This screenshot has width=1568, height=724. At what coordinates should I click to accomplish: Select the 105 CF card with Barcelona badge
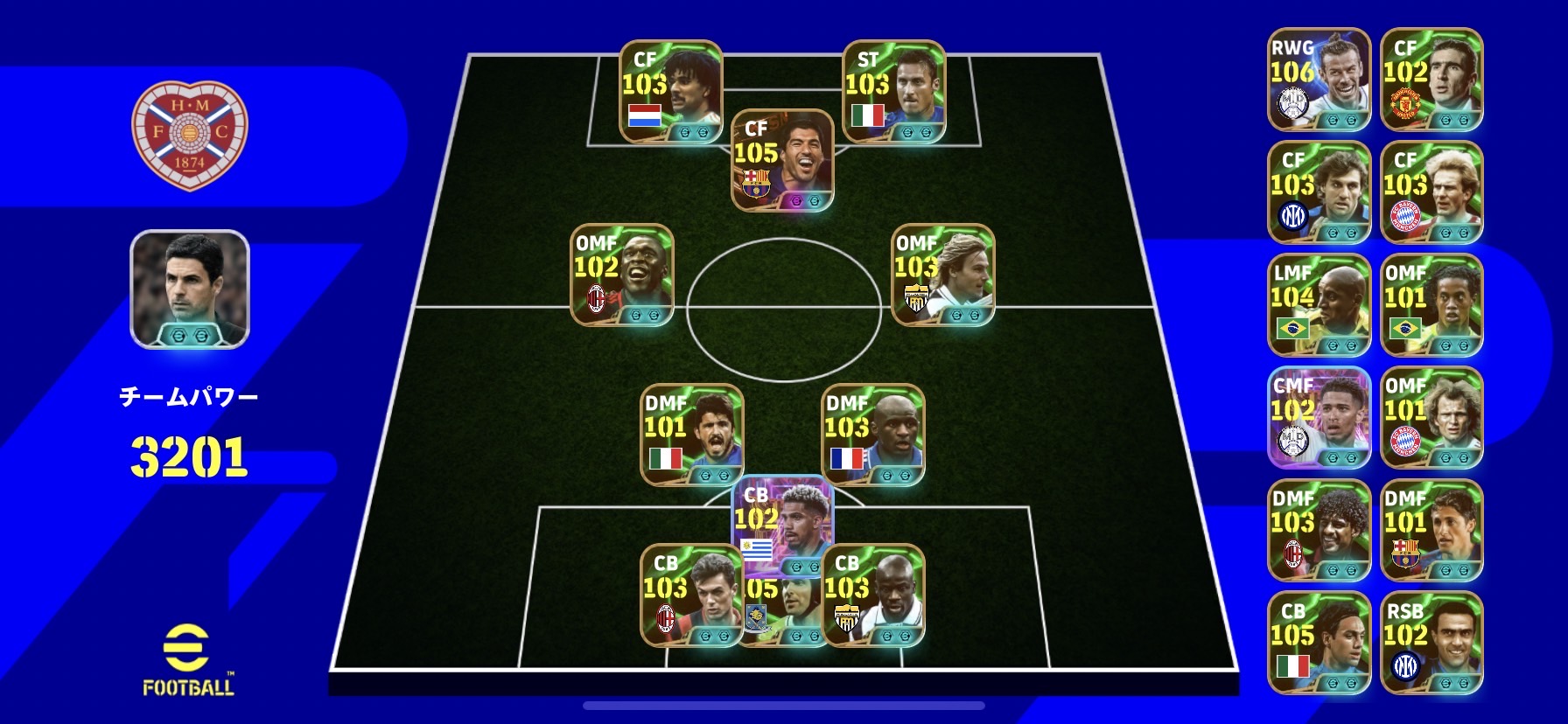pos(782,160)
